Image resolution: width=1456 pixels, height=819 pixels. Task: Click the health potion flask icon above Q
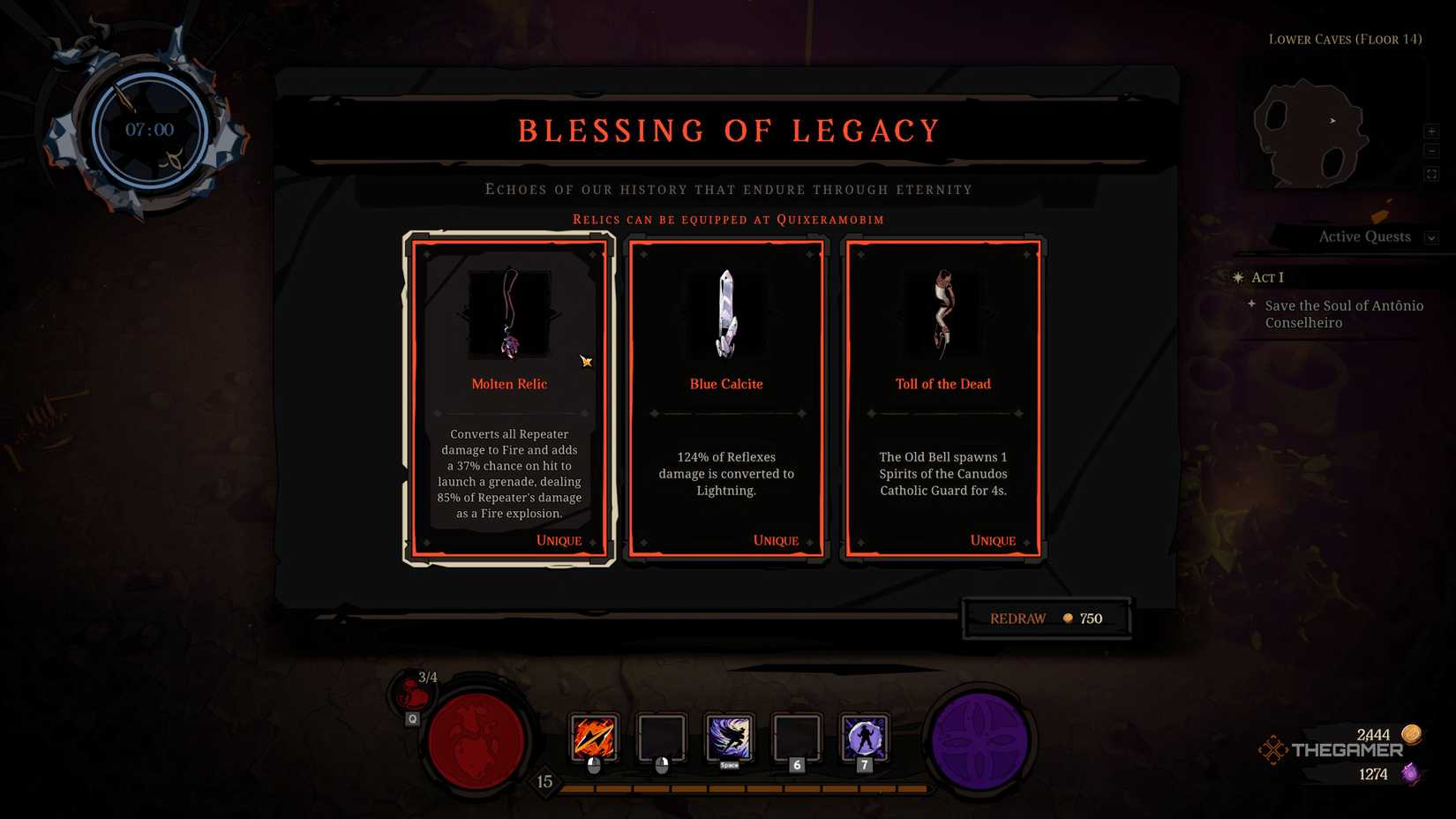click(x=411, y=696)
